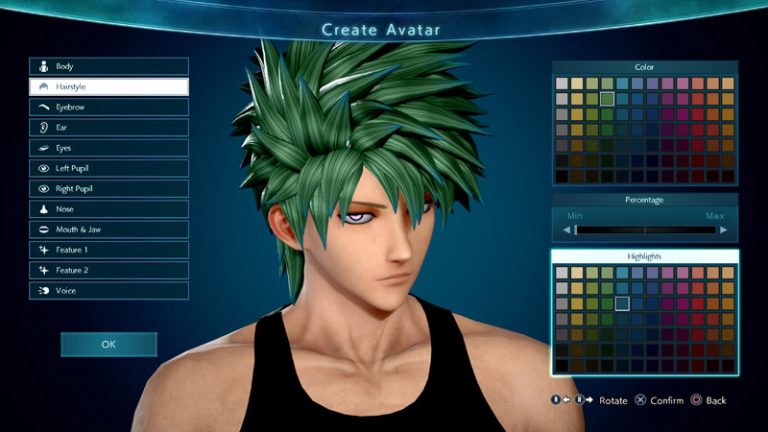The height and width of the screenshot is (432, 768).
Task: Click the OK button
Action: pyautogui.click(x=108, y=344)
